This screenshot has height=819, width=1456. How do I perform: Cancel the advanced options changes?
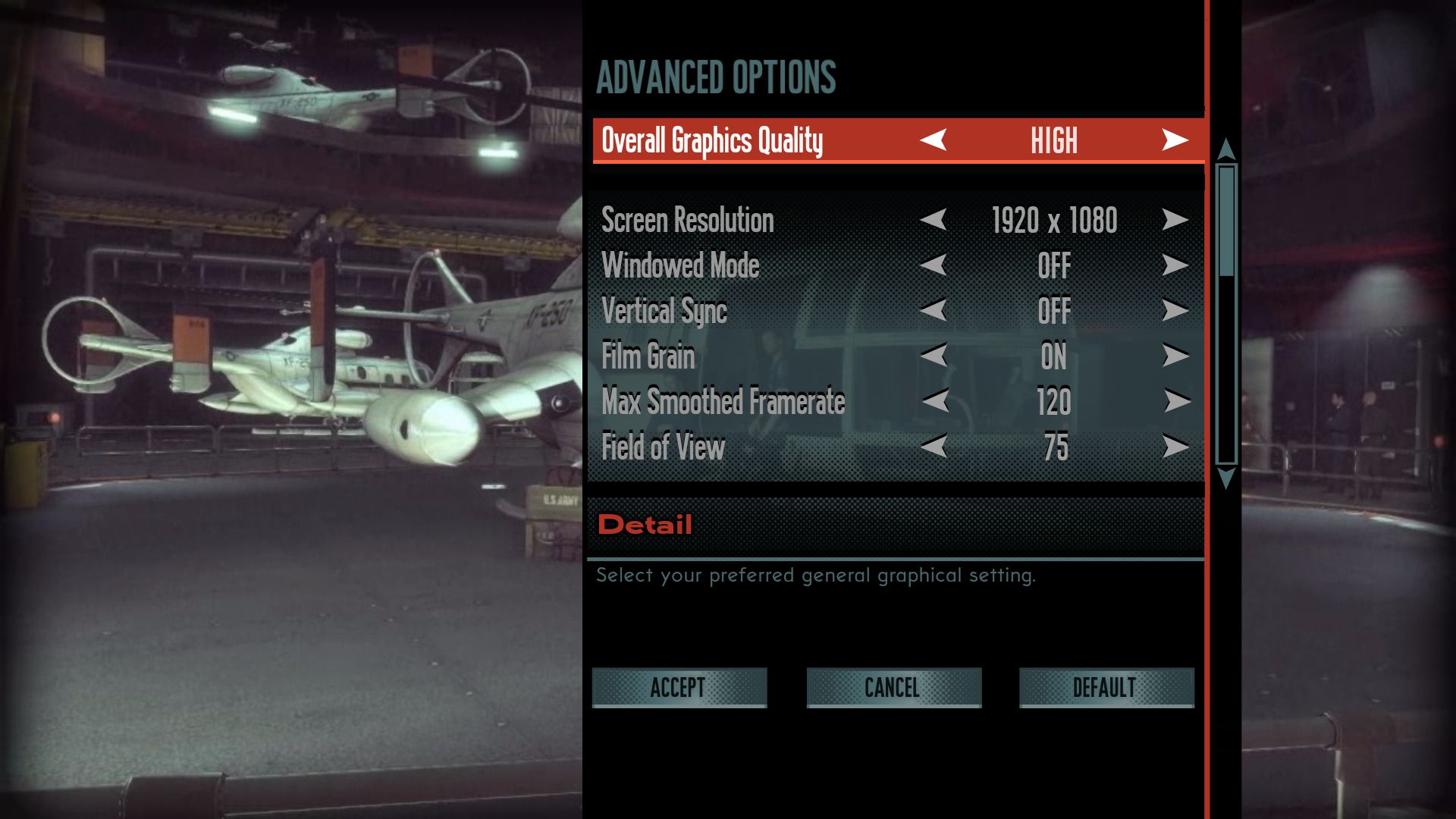[x=893, y=687]
